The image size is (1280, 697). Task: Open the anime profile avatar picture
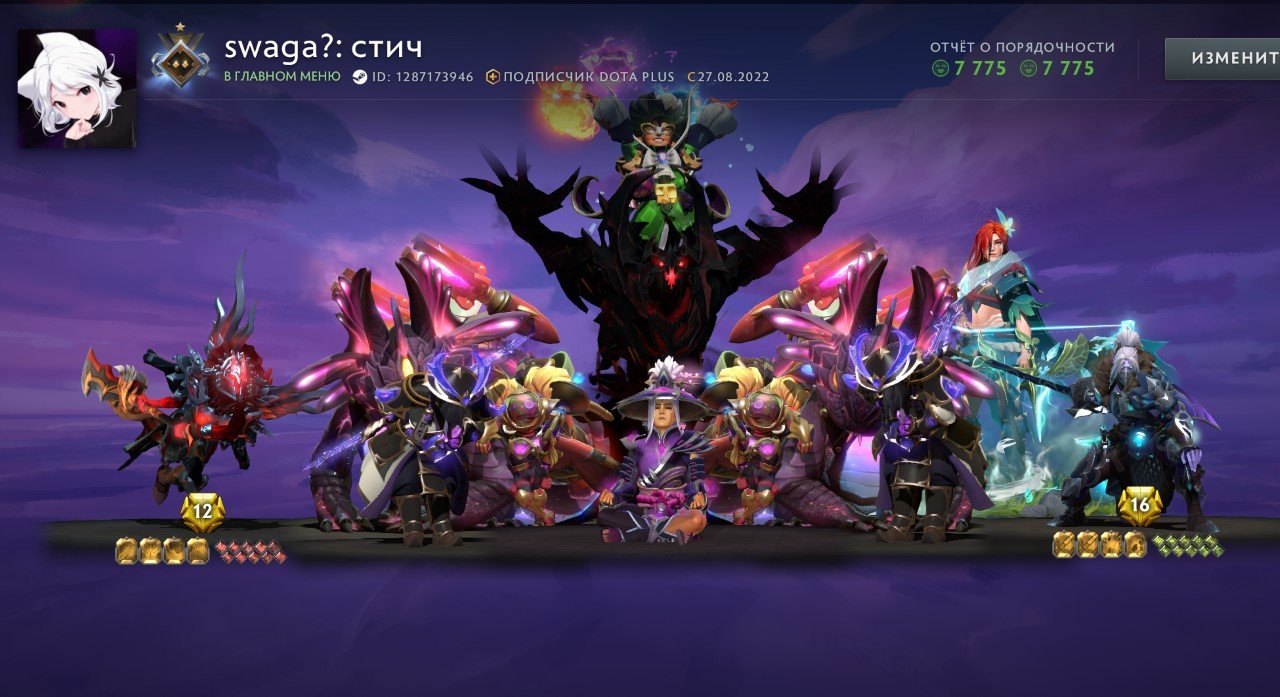pyautogui.click(x=77, y=89)
